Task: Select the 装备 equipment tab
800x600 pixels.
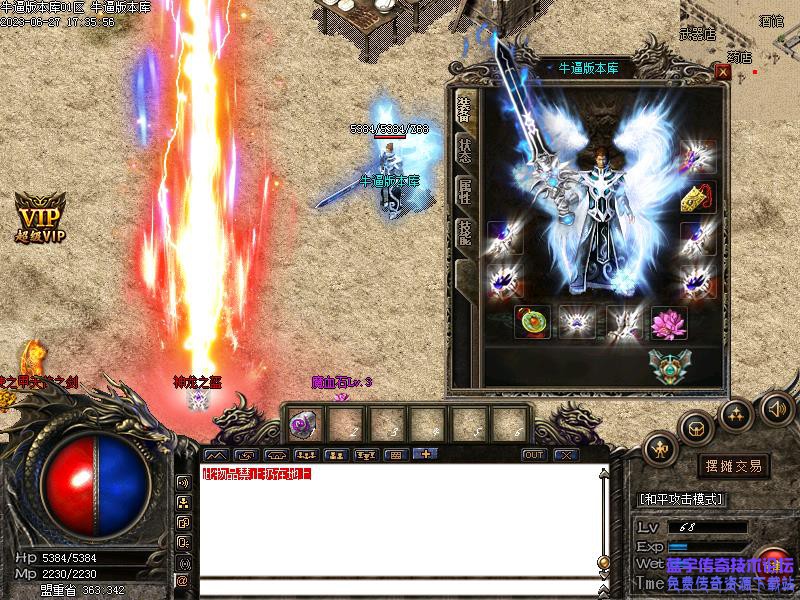Action: pyautogui.click(x=465, y=108)
